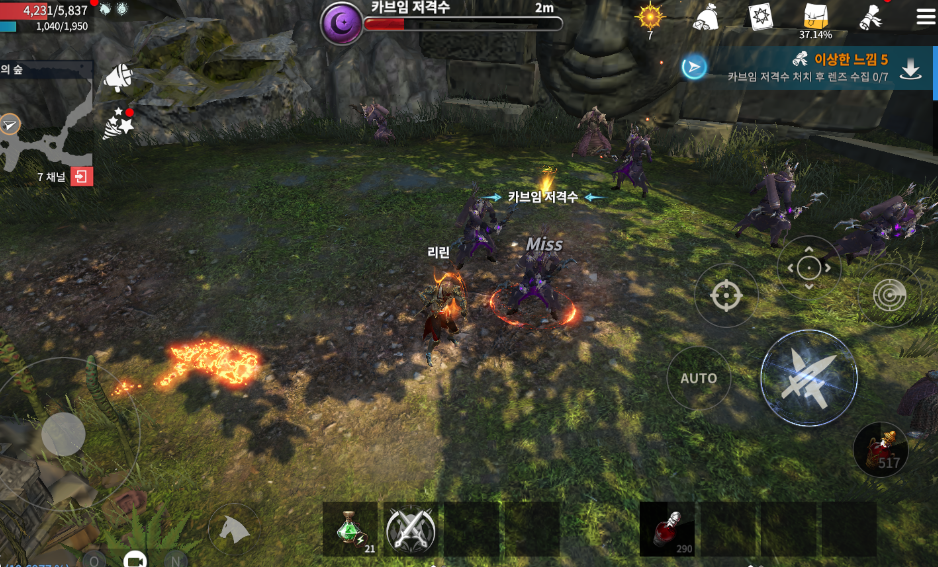This screenshot has height=567, width=938.
Task: Activate the crossed swords skill slot
Action: click(x=410, y=529)
